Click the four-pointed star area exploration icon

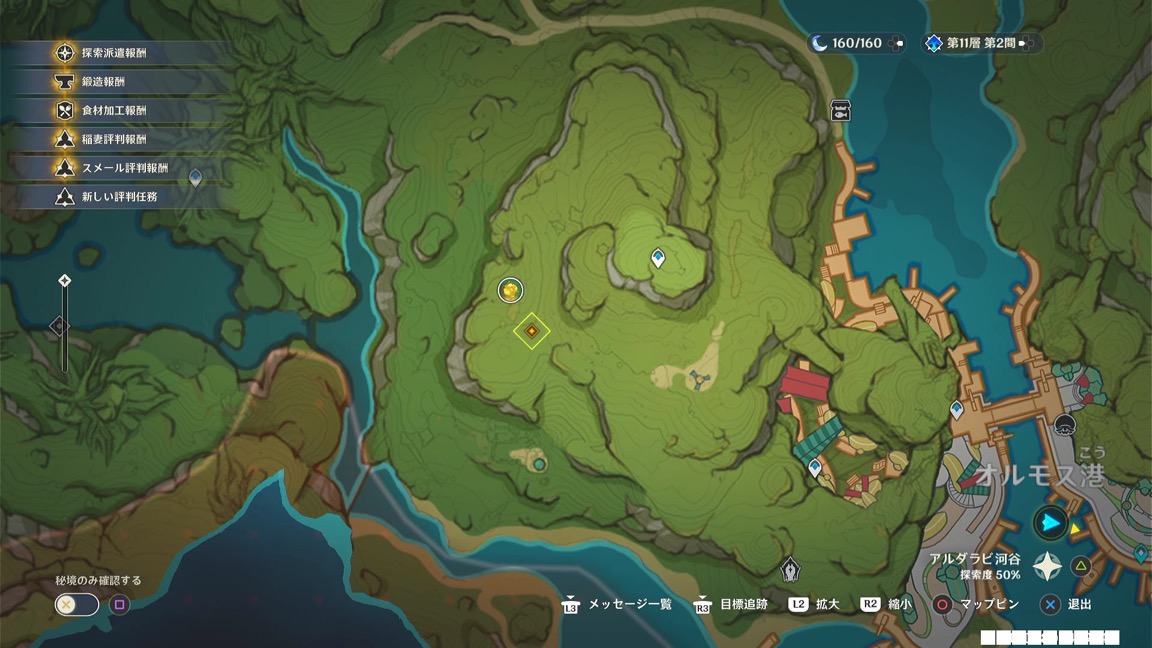coord(1047,567)
